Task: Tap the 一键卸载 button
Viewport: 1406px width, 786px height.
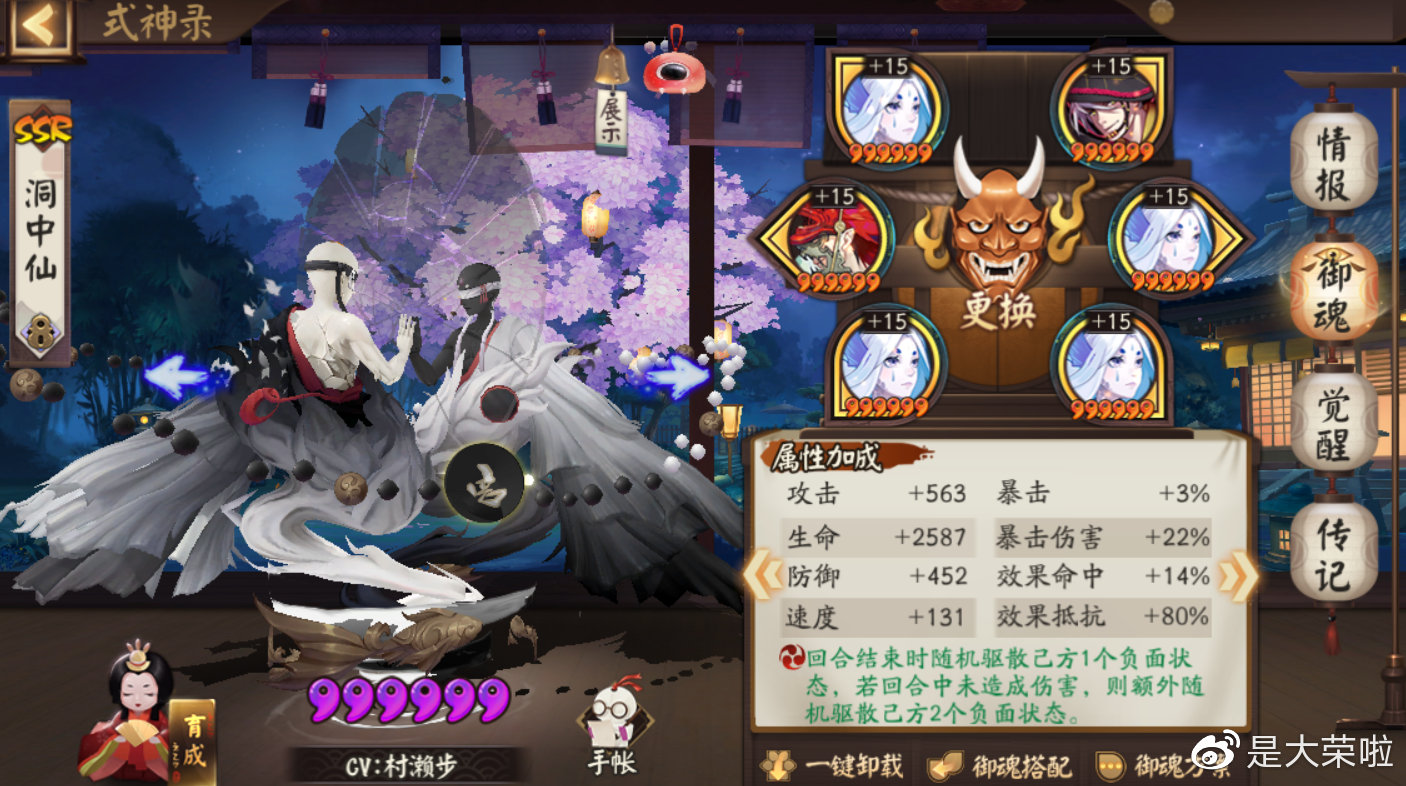Action: (833, 766)
